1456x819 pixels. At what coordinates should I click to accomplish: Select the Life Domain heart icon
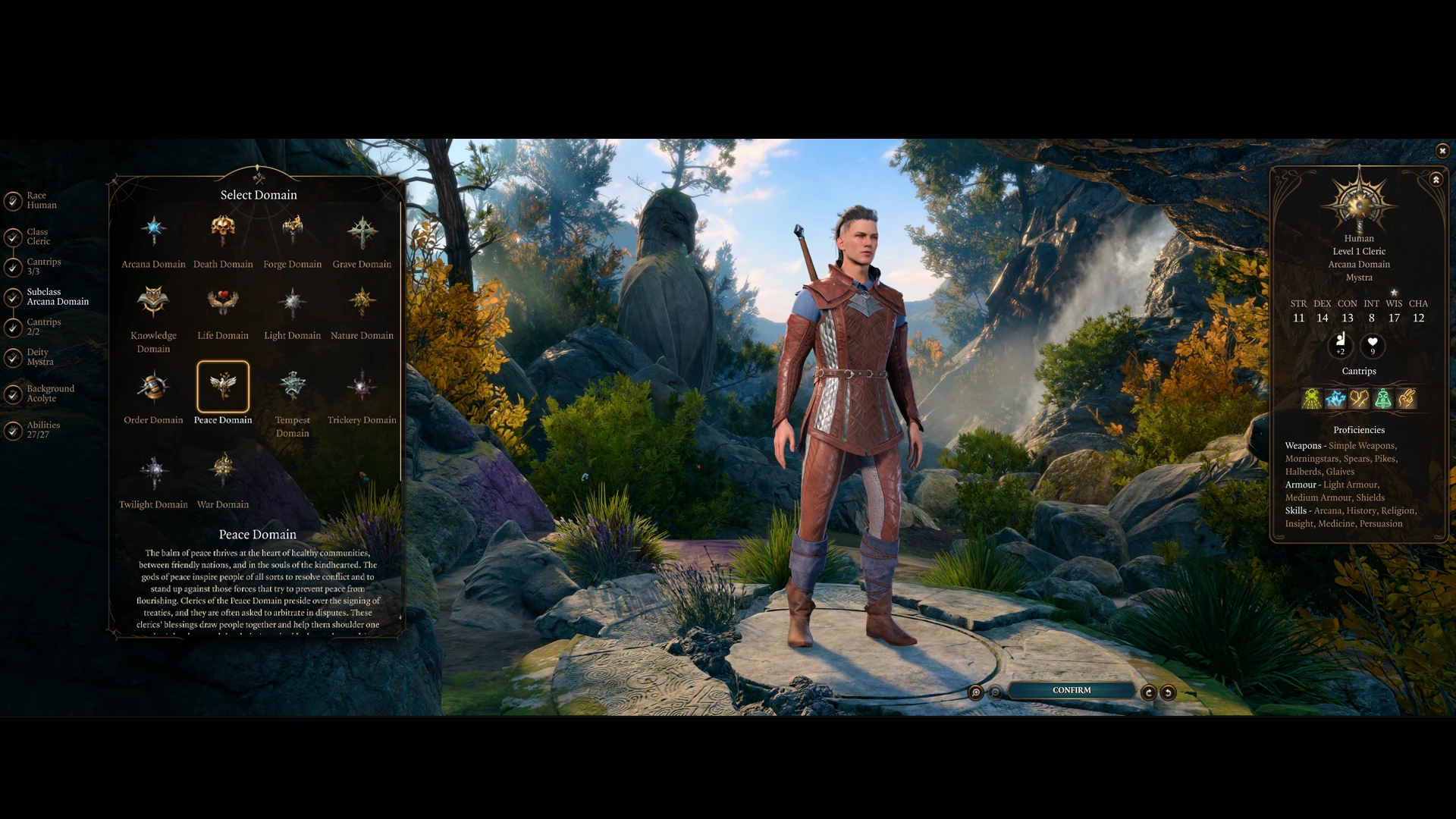tap(223, 302)
